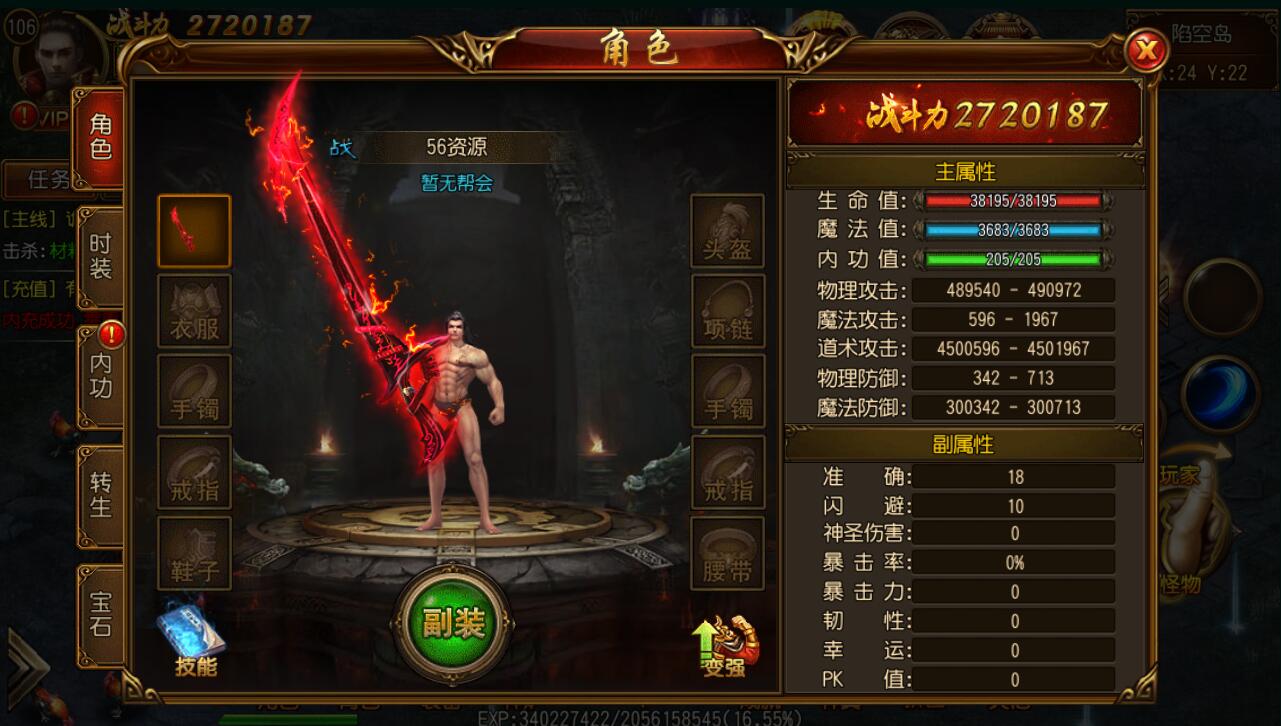Viewport: 1281px width, 726px height.
Task: Select the 项链 necklace slot
Action: click(727, 311)
